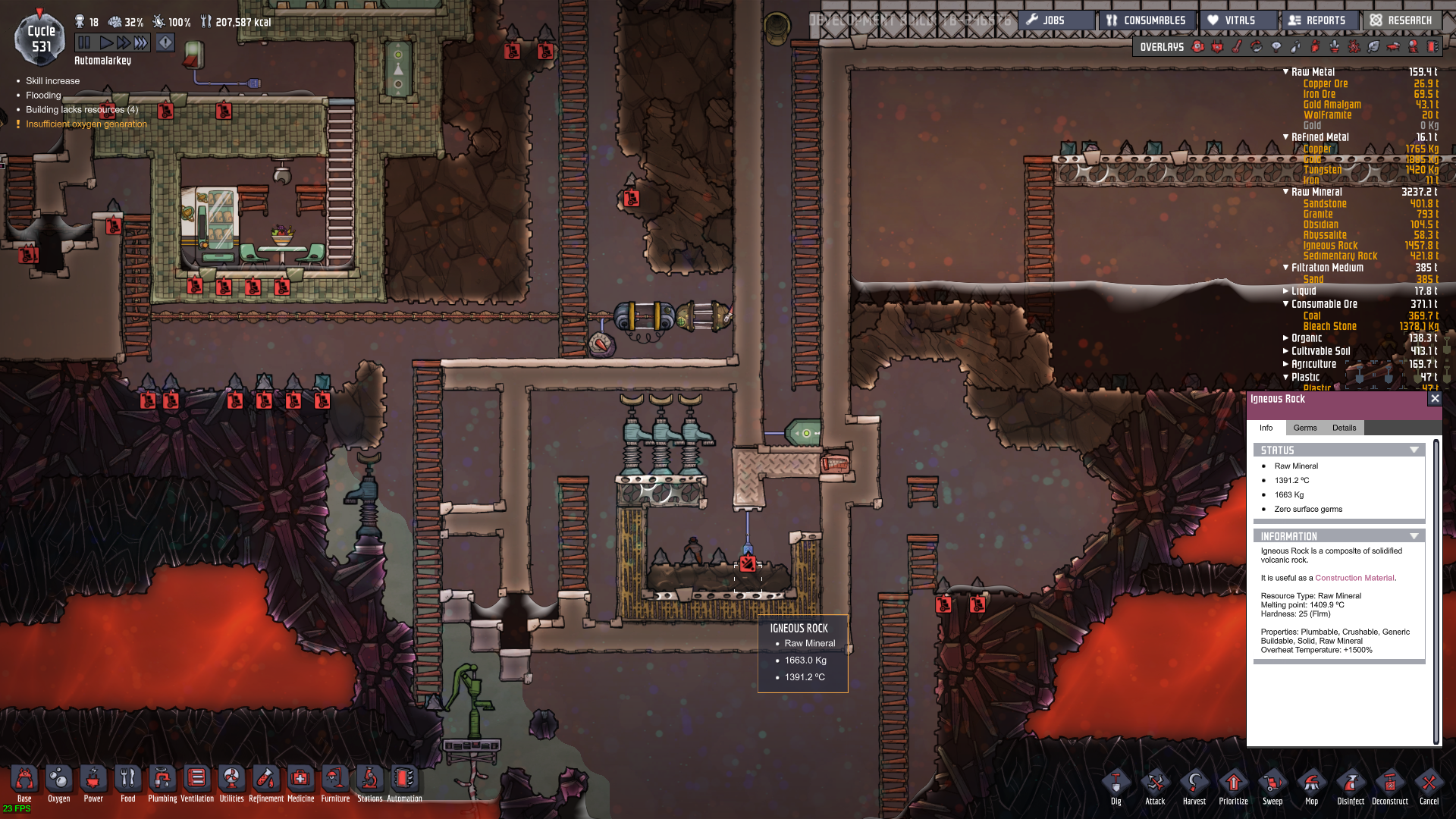
Task: Expand the Liquid resource category
Action: (x=1286, y=291)
